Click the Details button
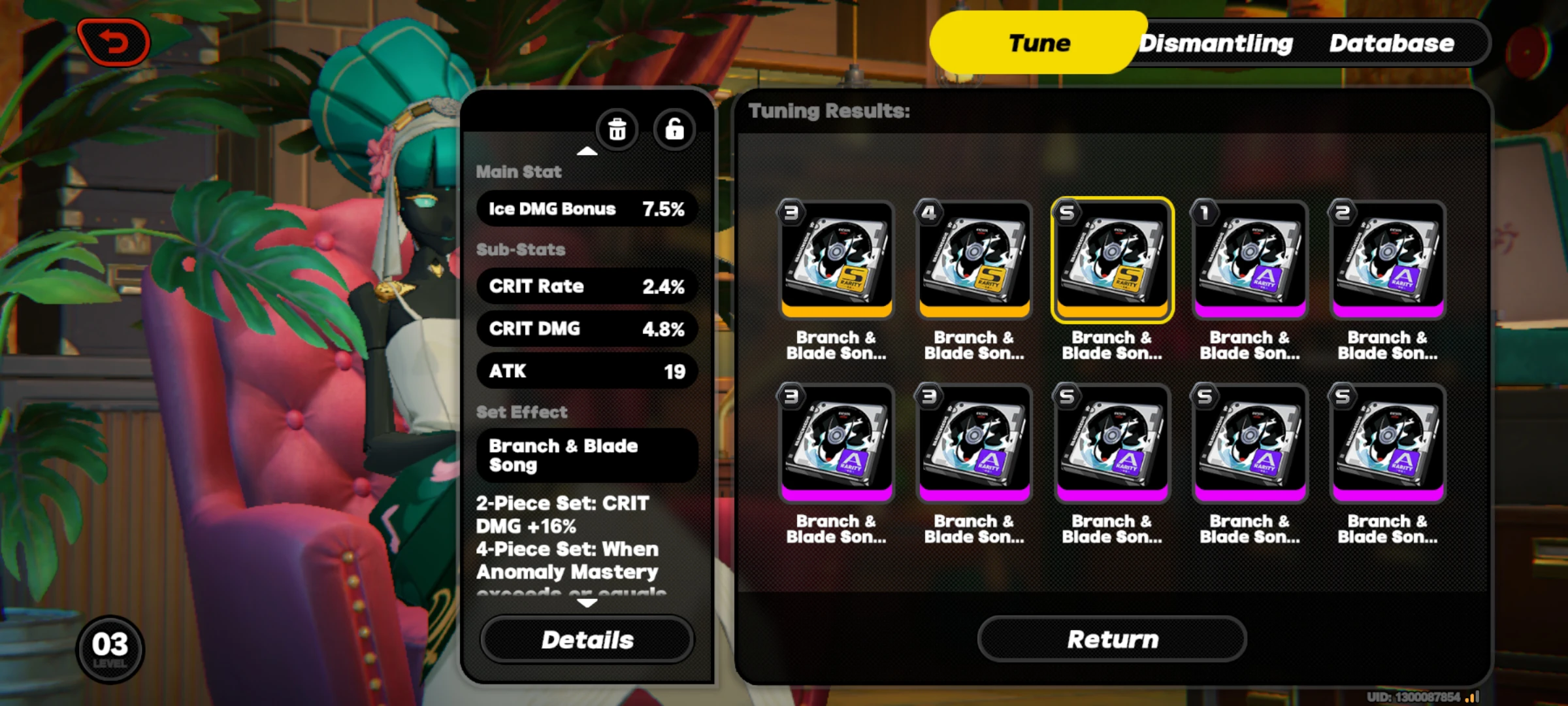Viewport: 1568px width, 706px height. pos(587,639)
